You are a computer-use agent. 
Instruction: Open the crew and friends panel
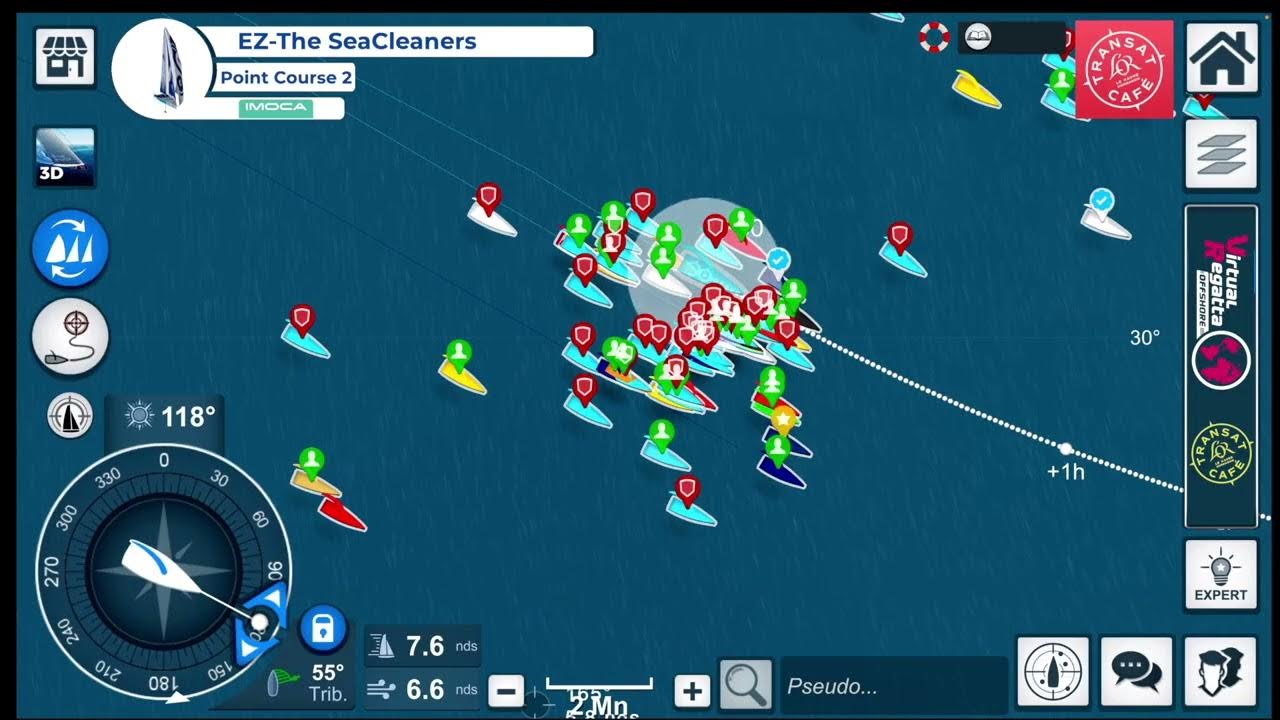pyautogui.click(x=1222, y=672)
